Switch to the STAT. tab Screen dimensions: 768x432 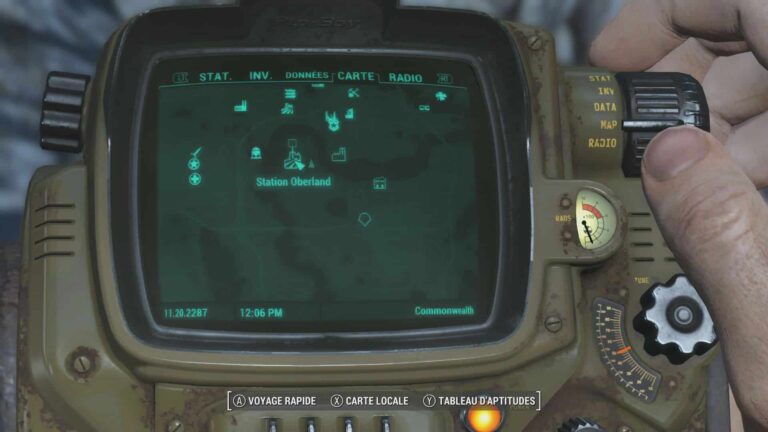(x=215, y=77)
